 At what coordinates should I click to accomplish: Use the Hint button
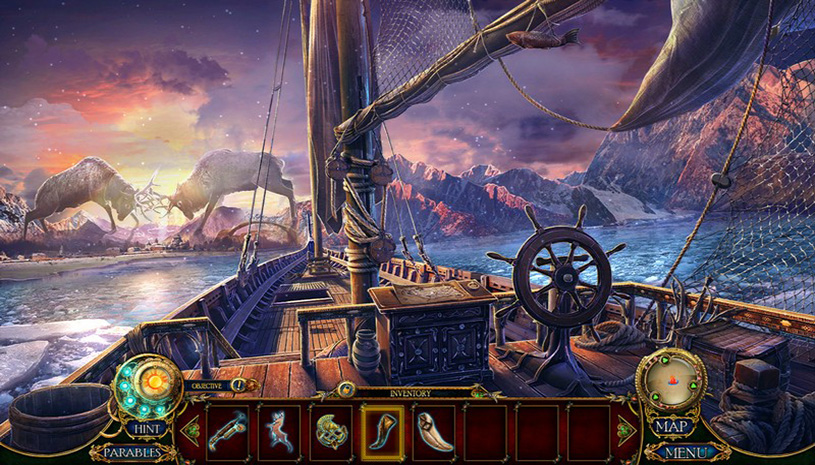146,428
